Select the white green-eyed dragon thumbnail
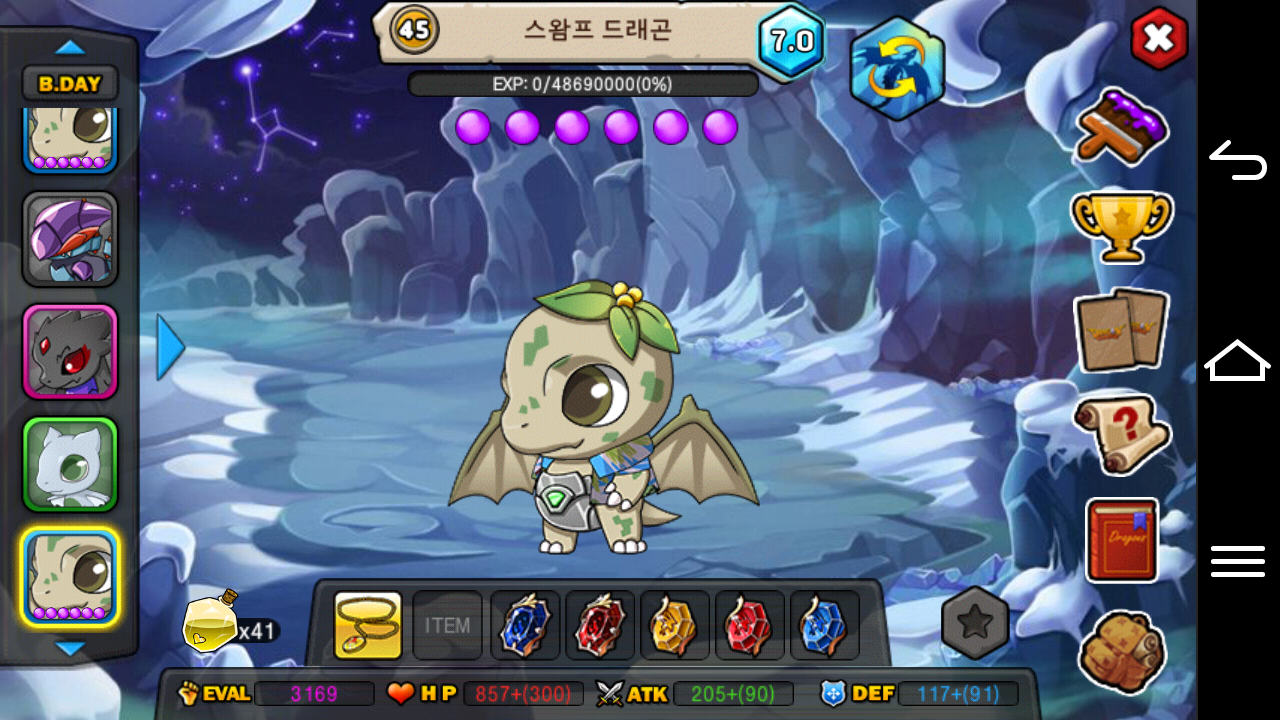This screenshot has width=1280, height=720. pos(70,464)
